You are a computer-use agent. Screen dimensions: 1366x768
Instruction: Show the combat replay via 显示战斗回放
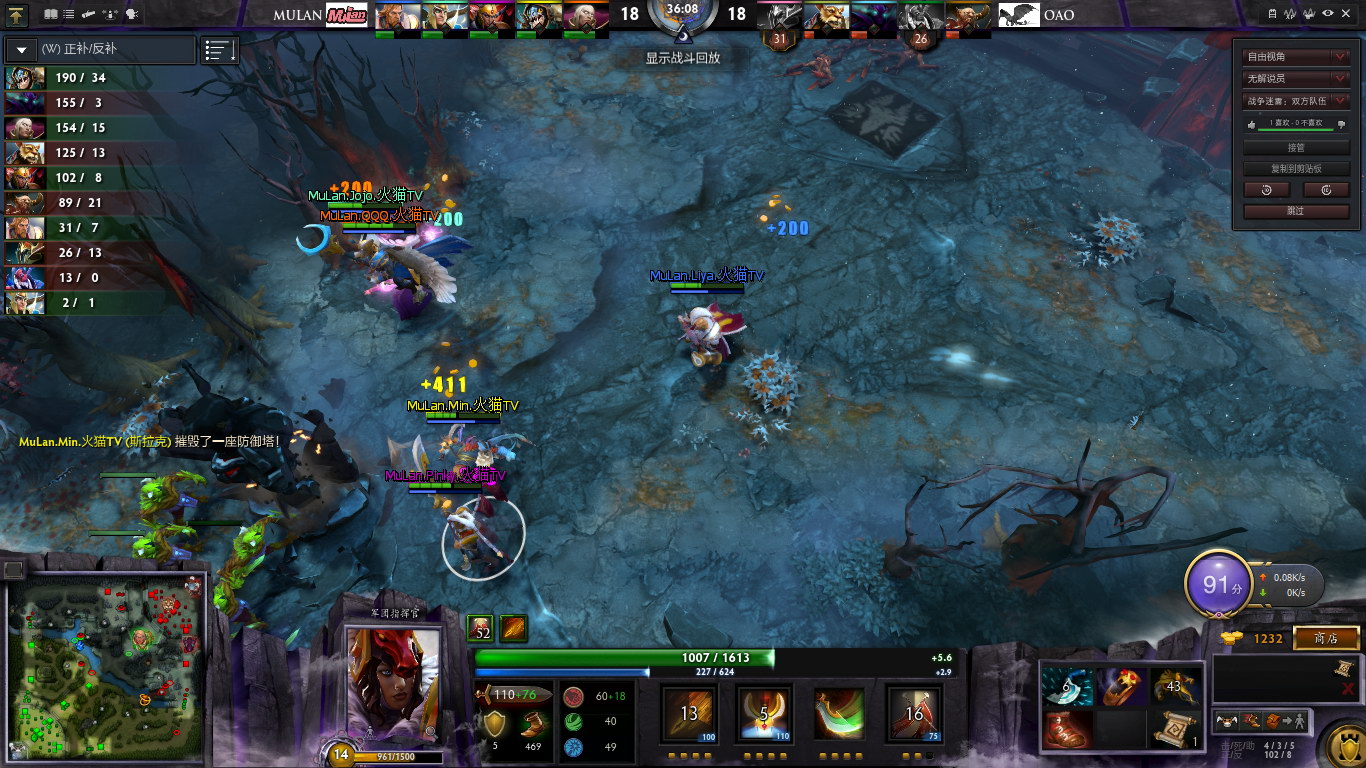click(682, 58)
